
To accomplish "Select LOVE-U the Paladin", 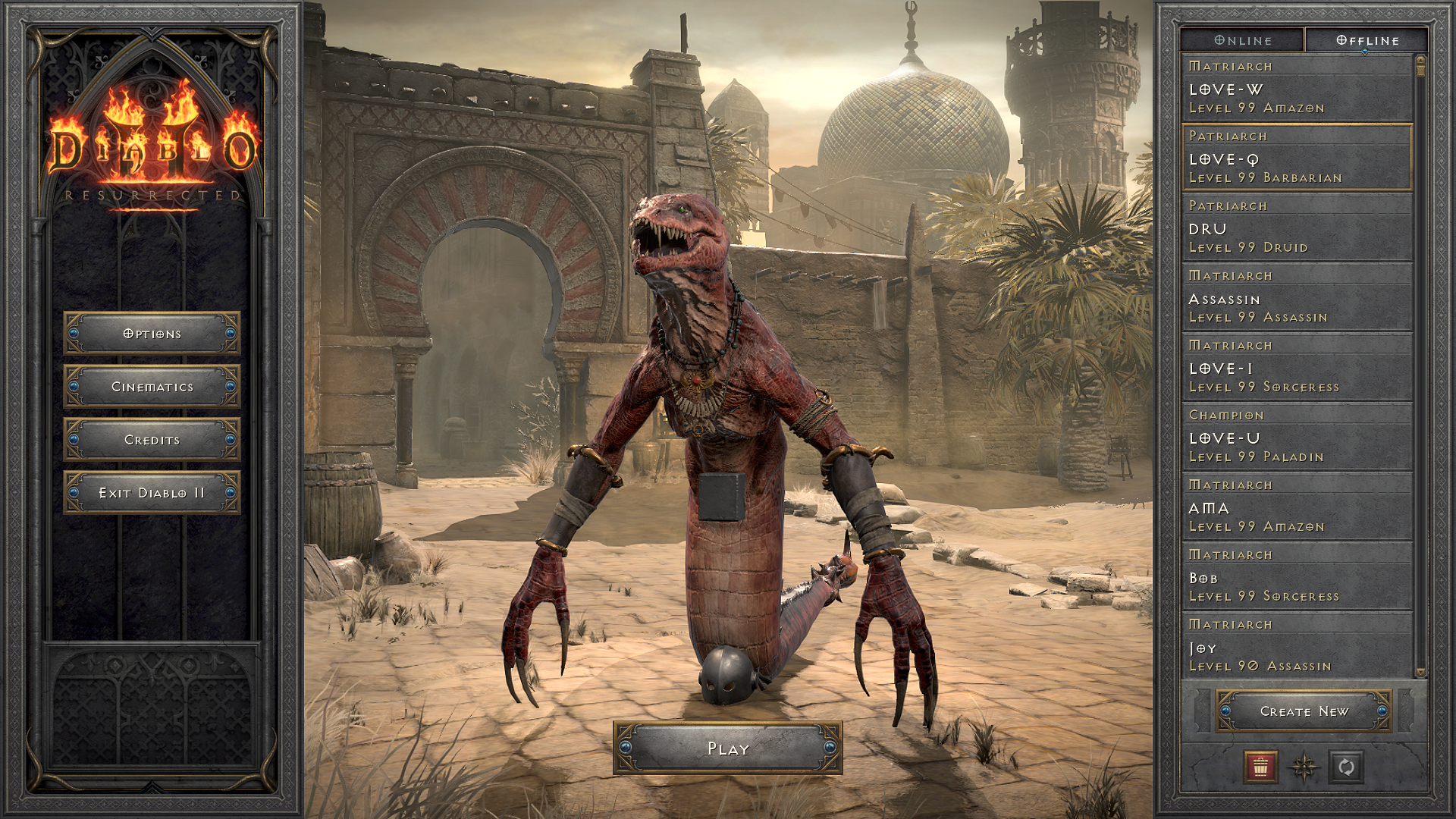I will tap(1297, 438).
